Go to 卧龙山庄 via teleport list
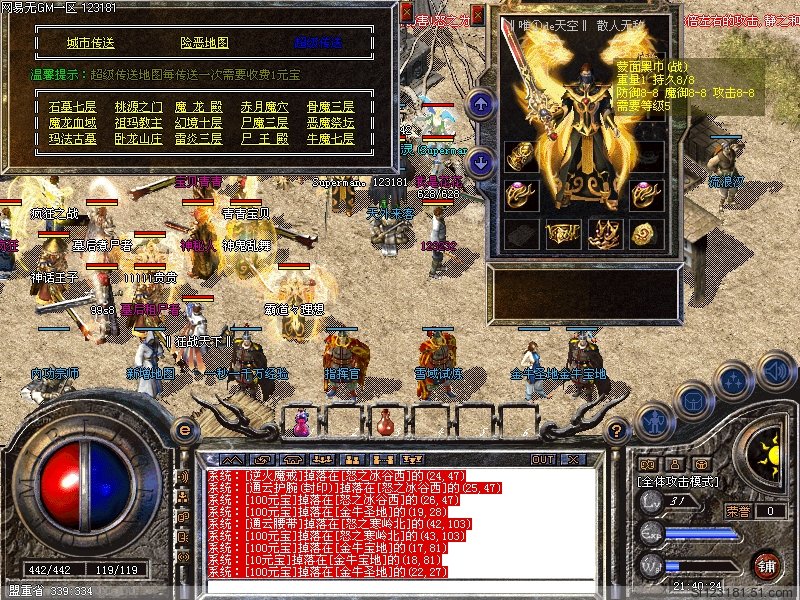 point(137,139)
